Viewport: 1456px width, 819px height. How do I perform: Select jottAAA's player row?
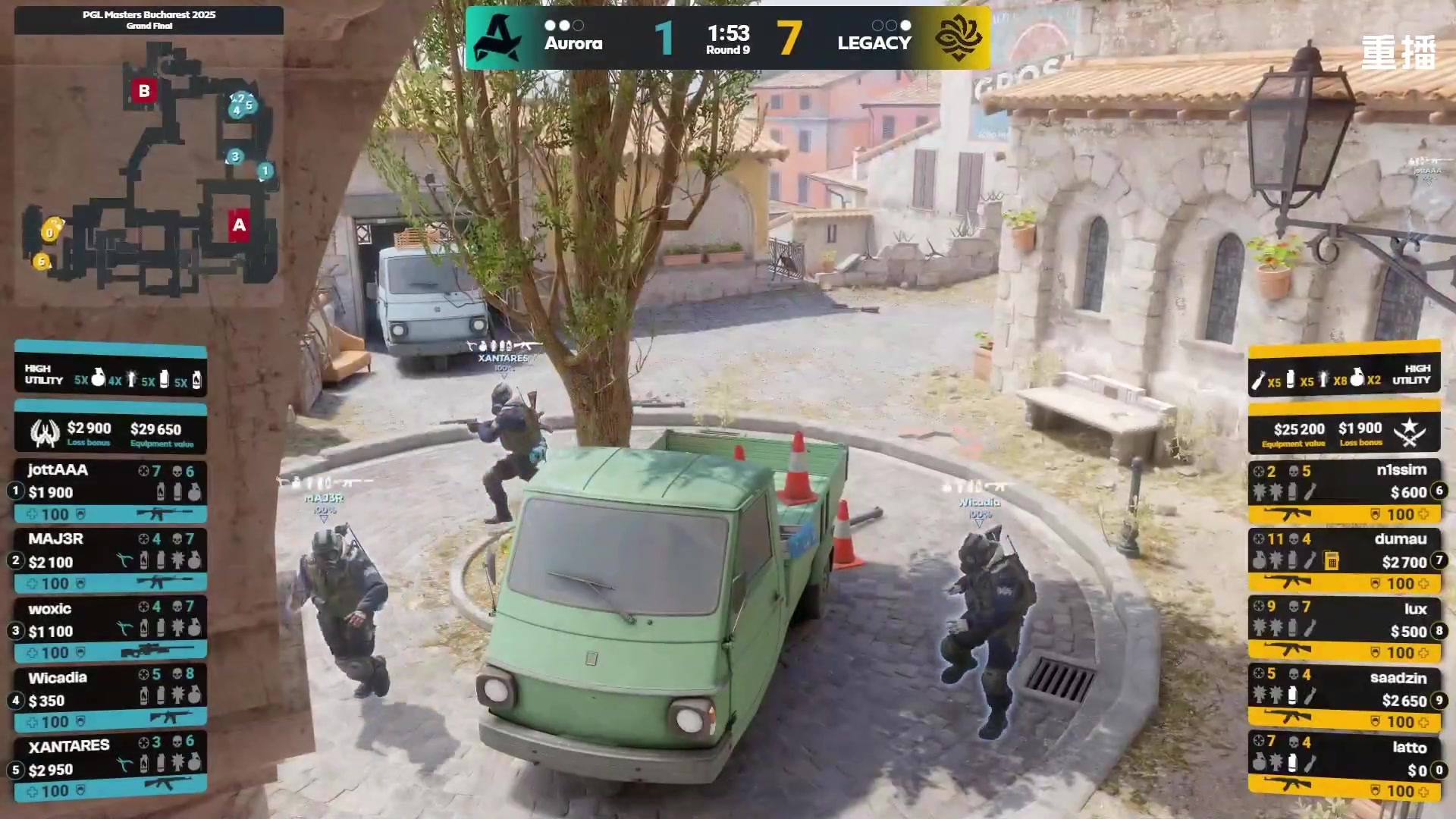click(x=110, y=491)
